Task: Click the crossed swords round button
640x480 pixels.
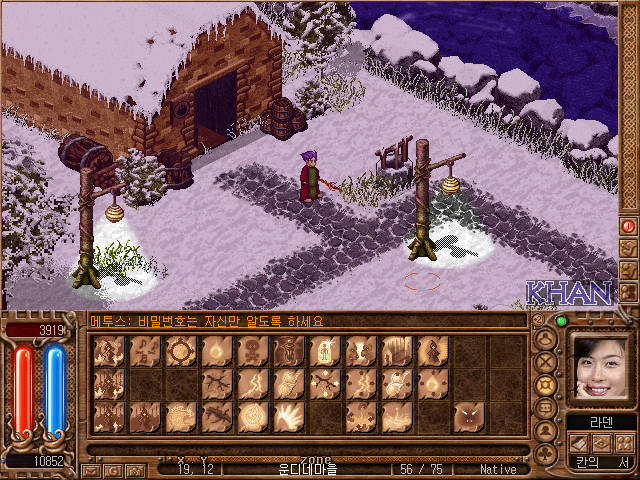Action: [546, 361]
